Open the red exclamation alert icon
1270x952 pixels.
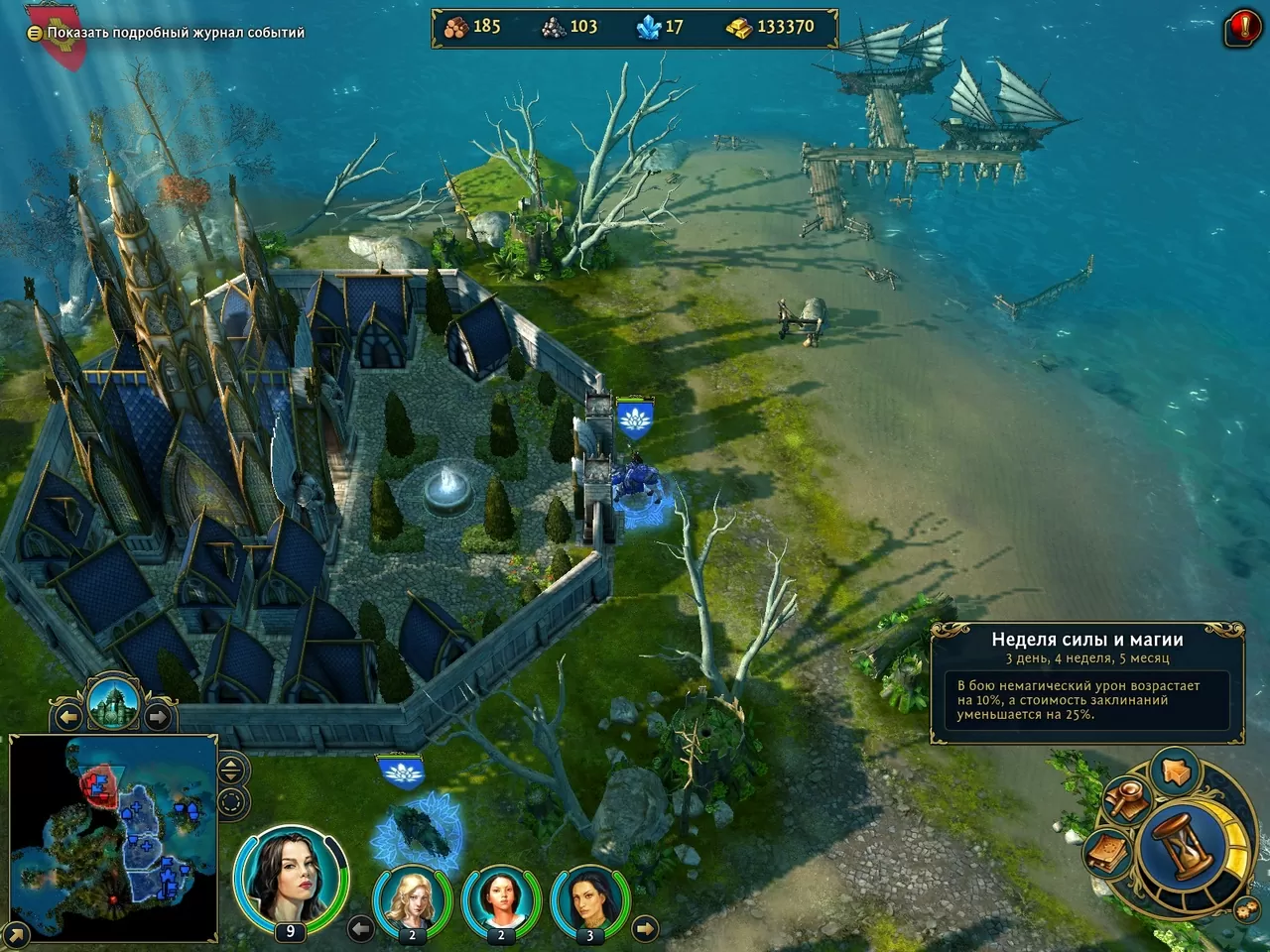coord(1244,26)
